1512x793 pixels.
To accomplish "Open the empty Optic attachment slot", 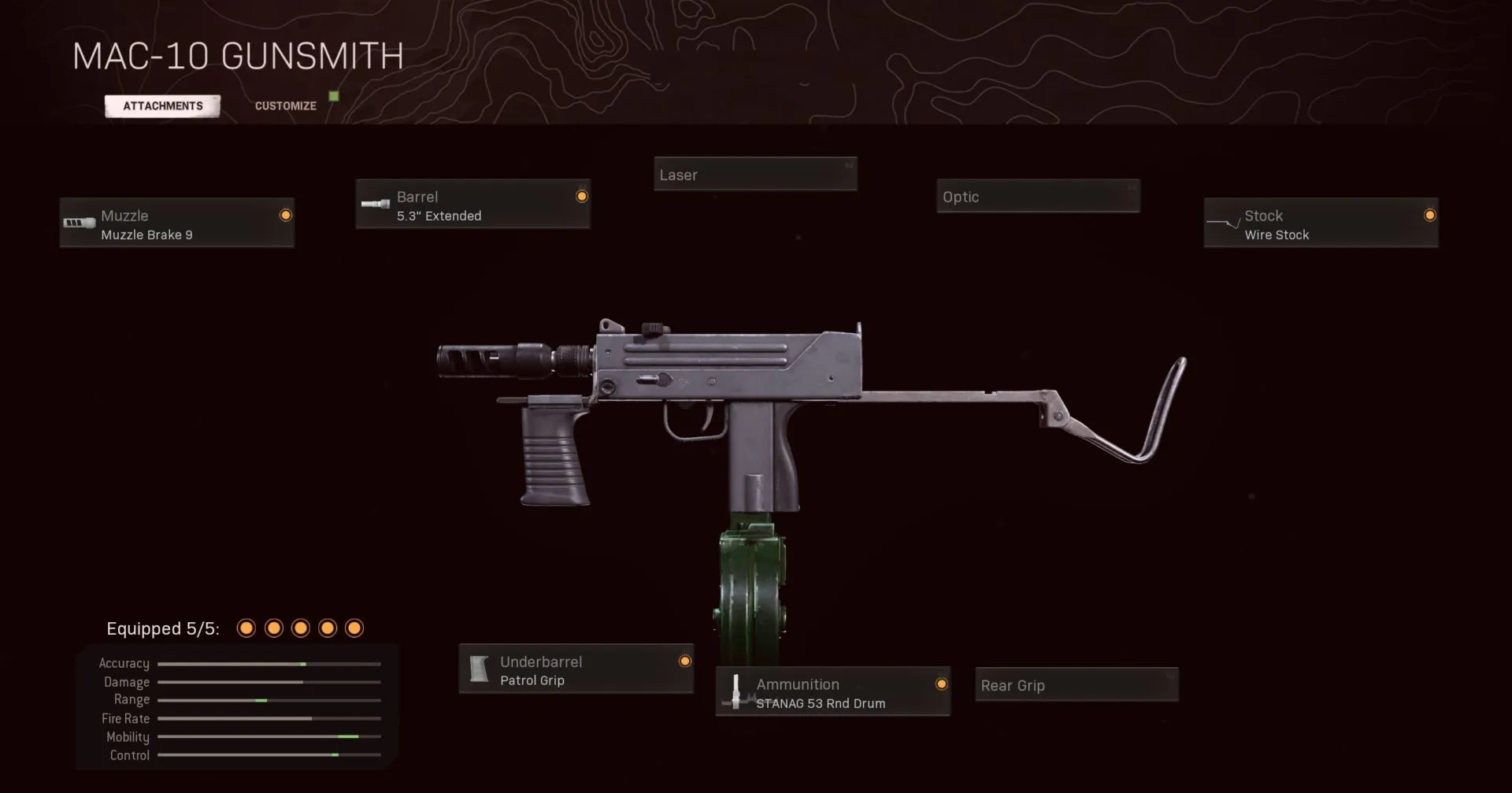I will (1037, 197).
